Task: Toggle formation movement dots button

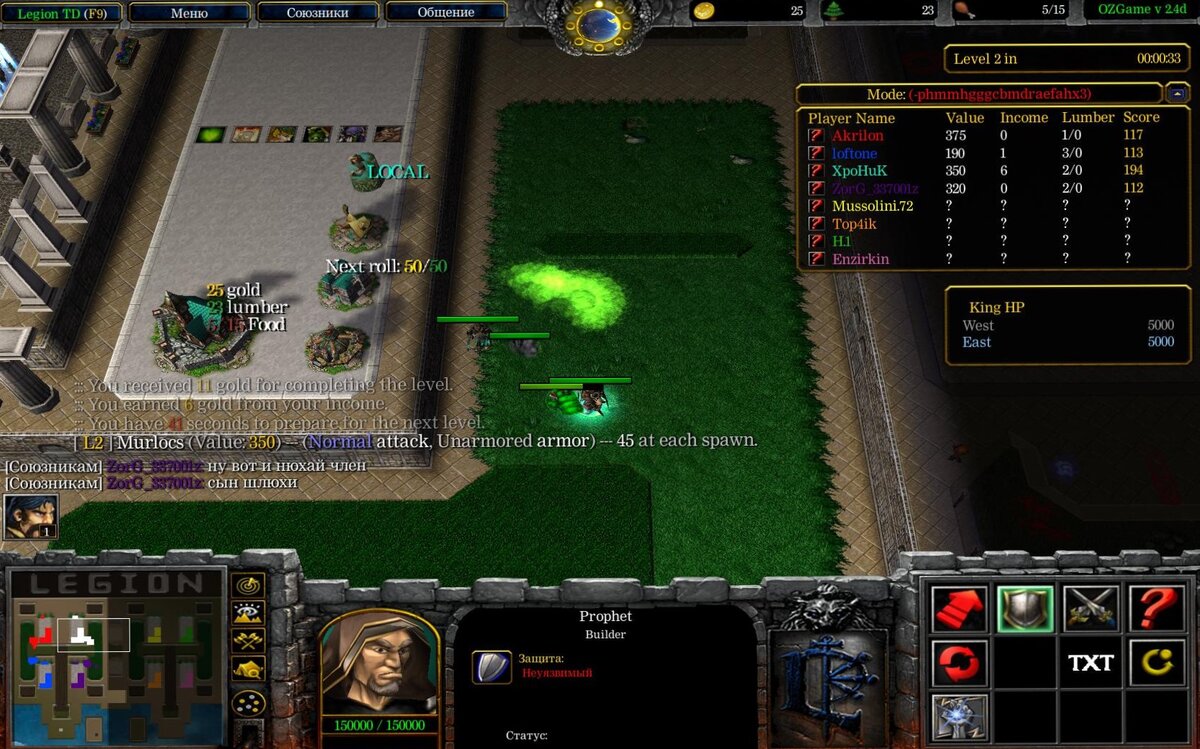Action: coord(248,702)
